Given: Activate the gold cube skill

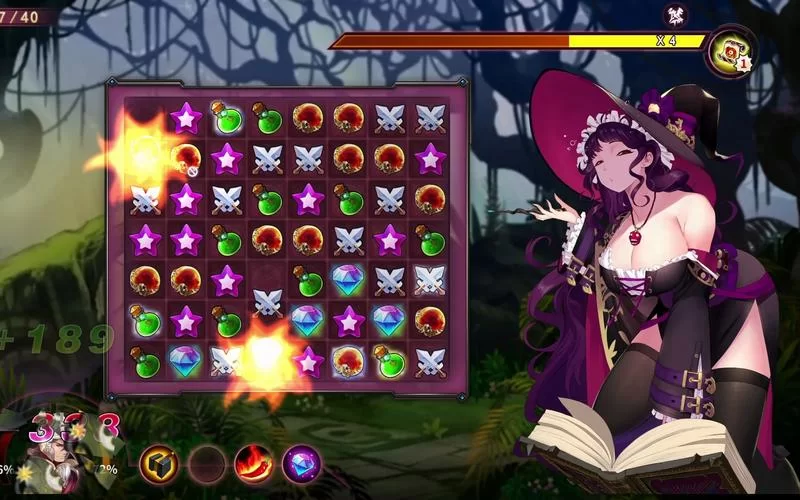Looking at the screenshot, I should tap(158, 463).
